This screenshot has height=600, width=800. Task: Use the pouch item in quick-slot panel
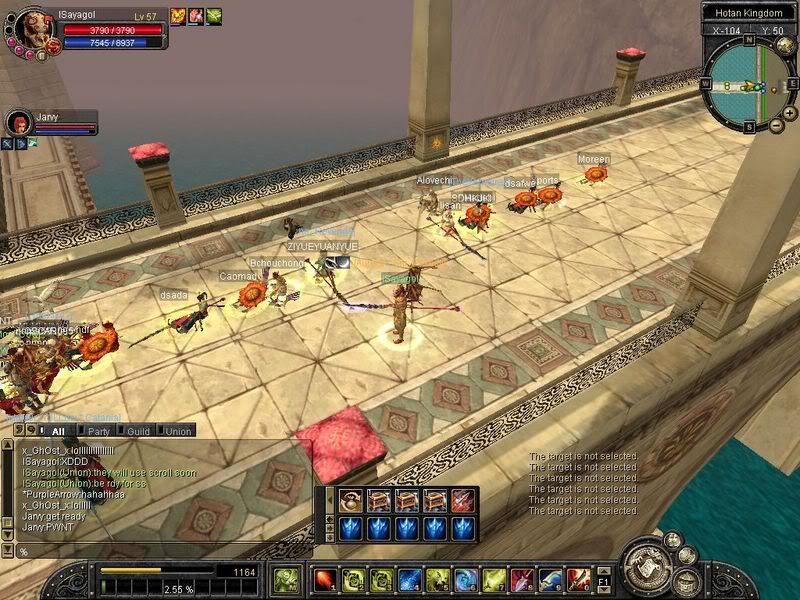coord(350,500)
